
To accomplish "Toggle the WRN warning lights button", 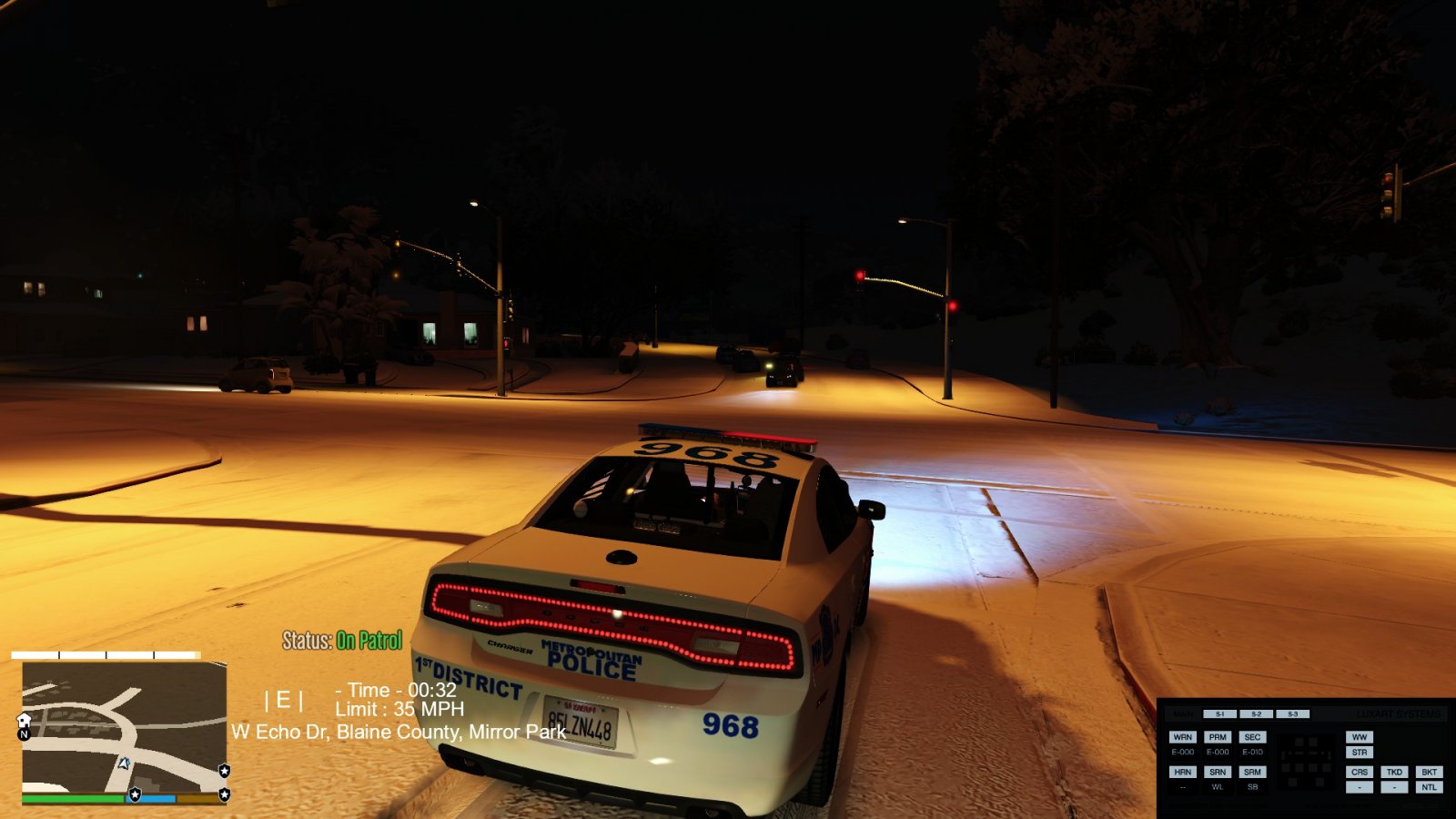I will (x=1182, y=737).
